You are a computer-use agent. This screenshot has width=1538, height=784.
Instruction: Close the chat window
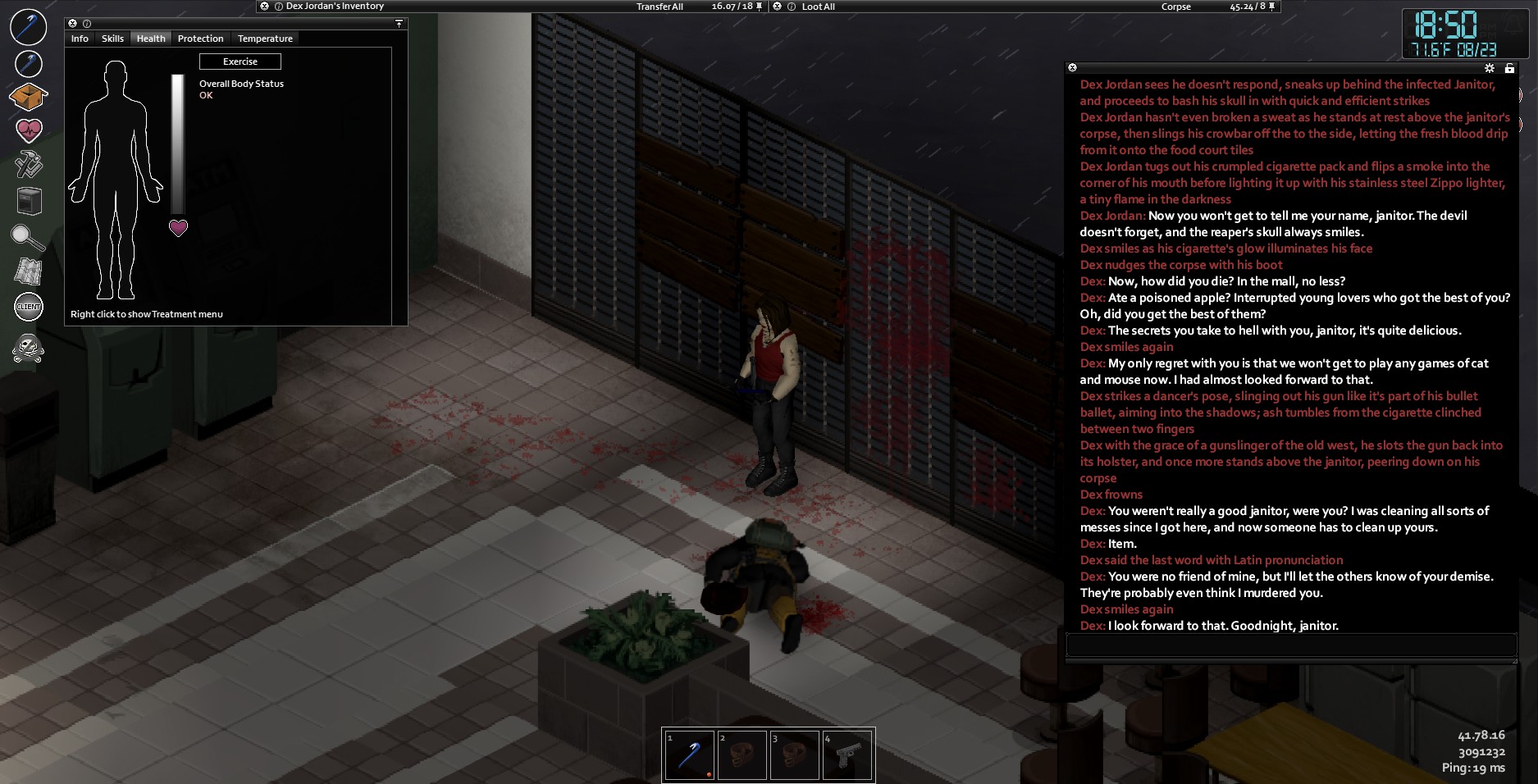[x=1072, y=68]
